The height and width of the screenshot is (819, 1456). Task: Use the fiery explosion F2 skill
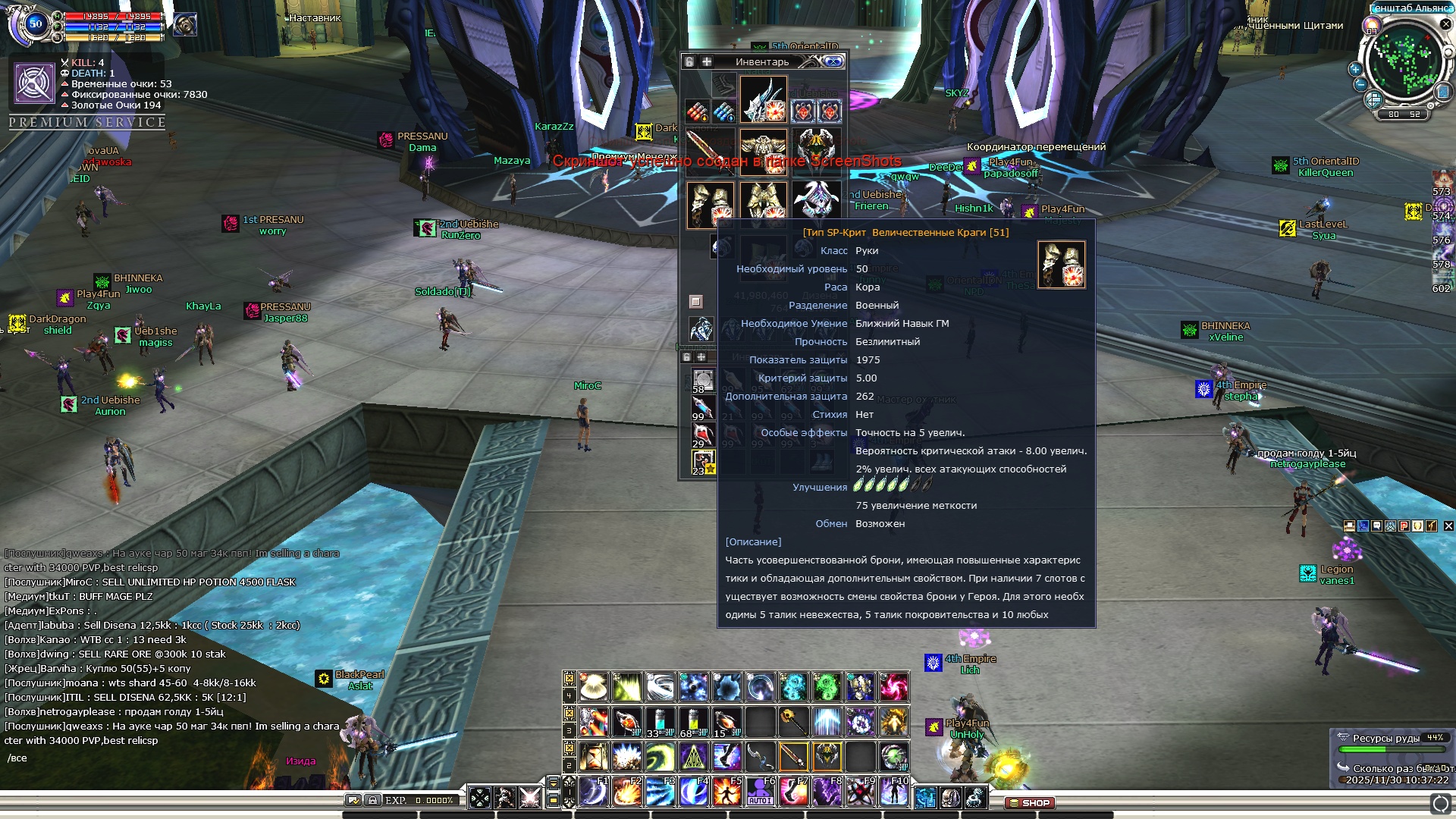tap(627, 792)
